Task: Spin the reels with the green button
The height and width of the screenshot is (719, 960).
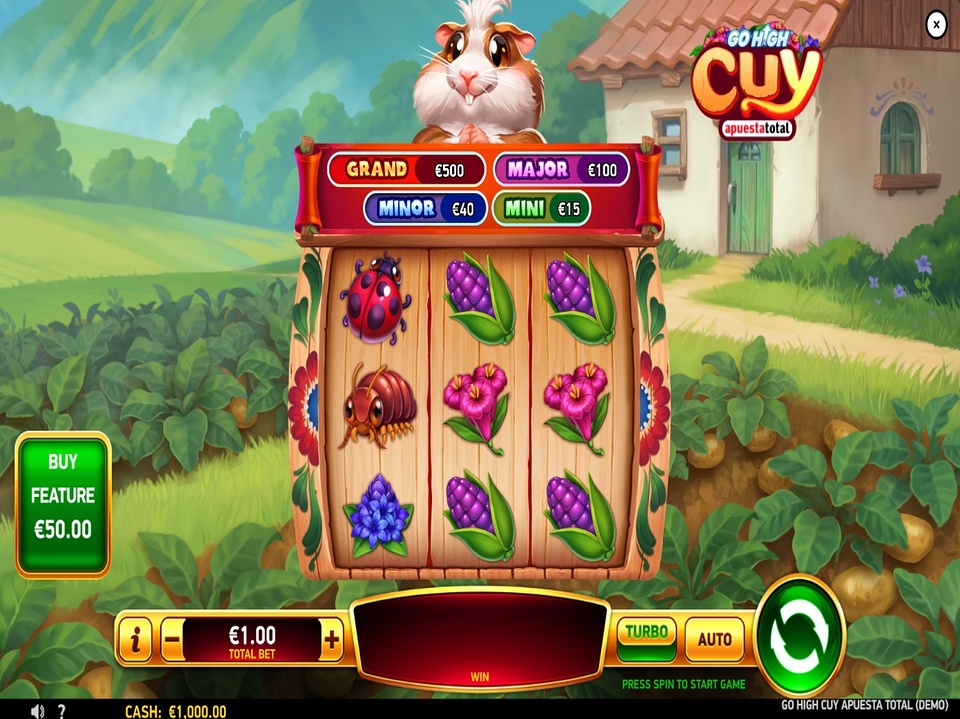Action: pos(800,636)
